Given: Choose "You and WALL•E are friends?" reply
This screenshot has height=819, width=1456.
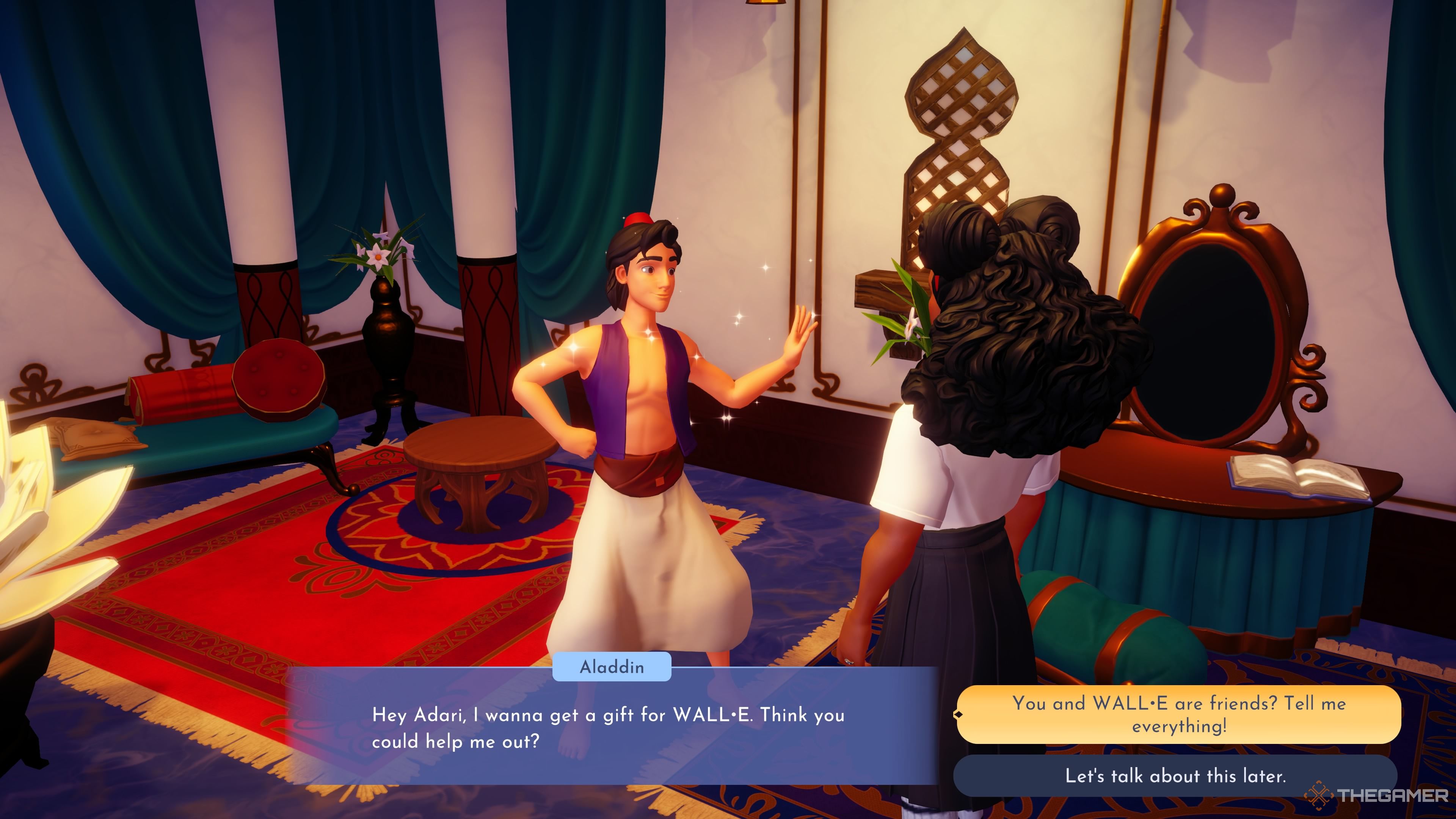Looking at the screenshot, I should click(x=1178, y=714).
